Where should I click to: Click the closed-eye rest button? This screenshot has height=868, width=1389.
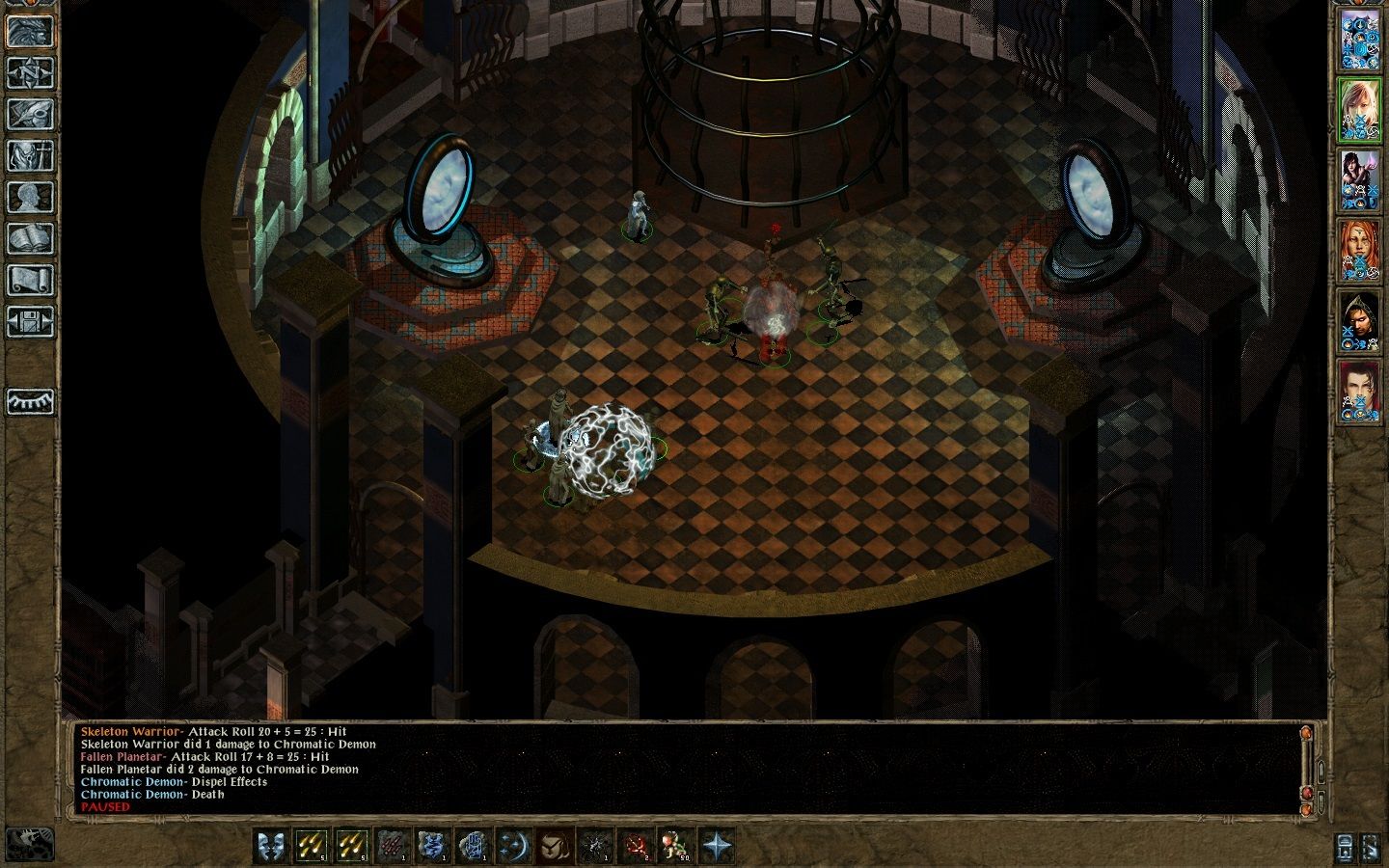coord(30,401)
